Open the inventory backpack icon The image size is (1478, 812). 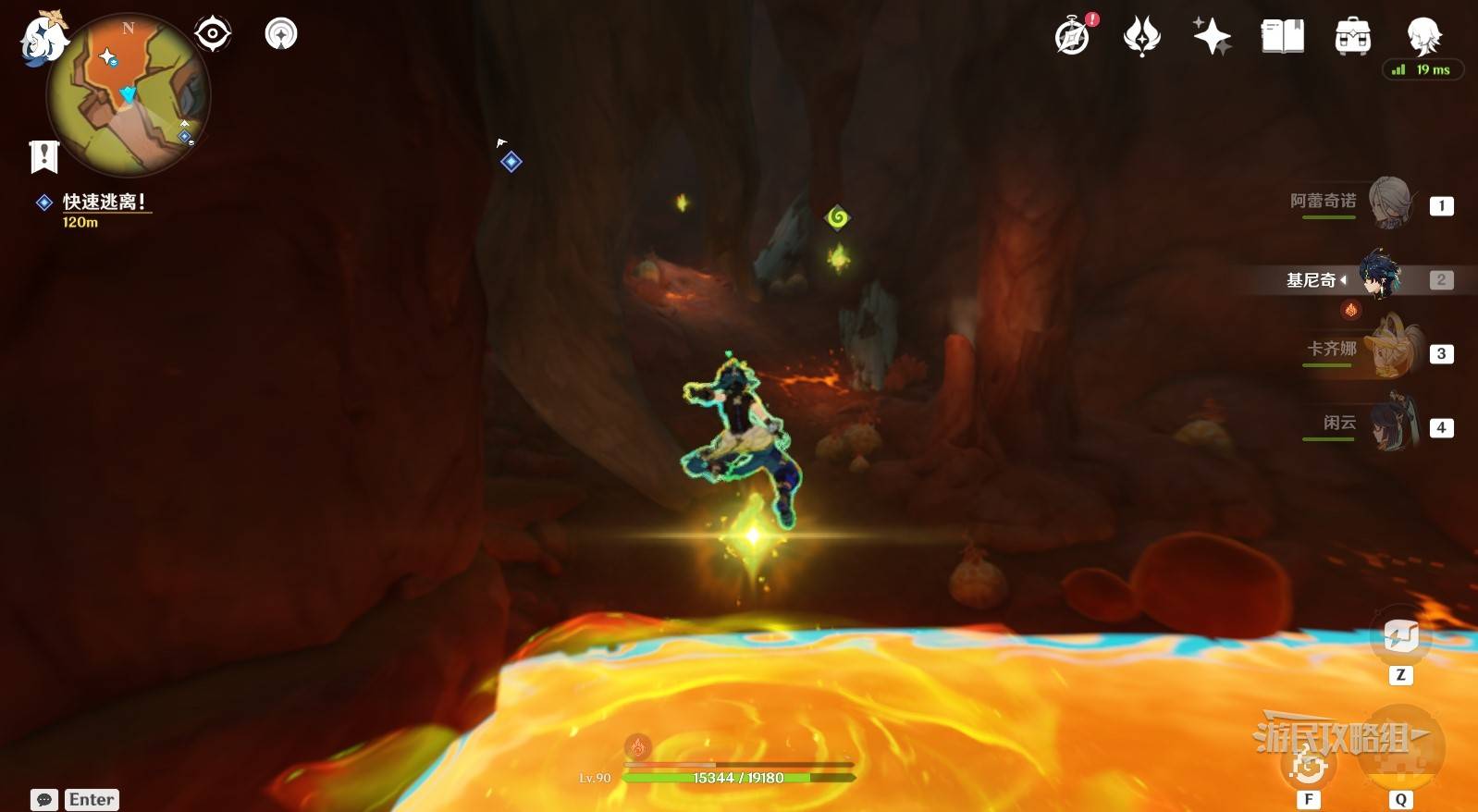[x=1352, y=36]
